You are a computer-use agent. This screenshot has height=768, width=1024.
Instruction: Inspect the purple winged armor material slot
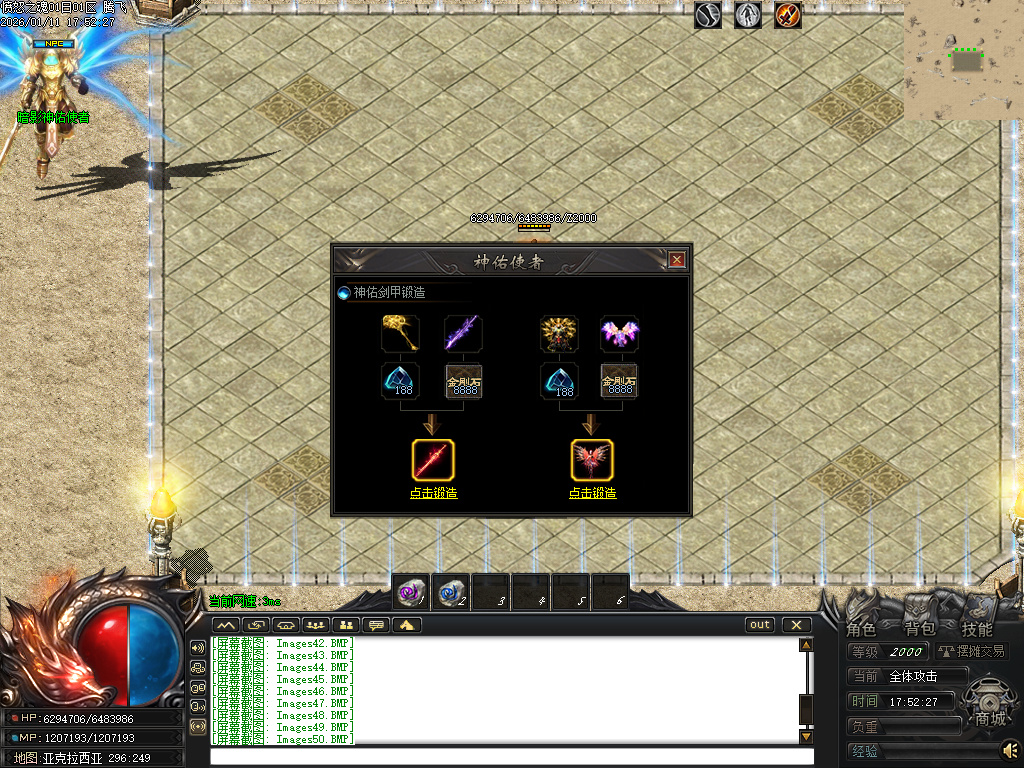[x=620, y=333]
